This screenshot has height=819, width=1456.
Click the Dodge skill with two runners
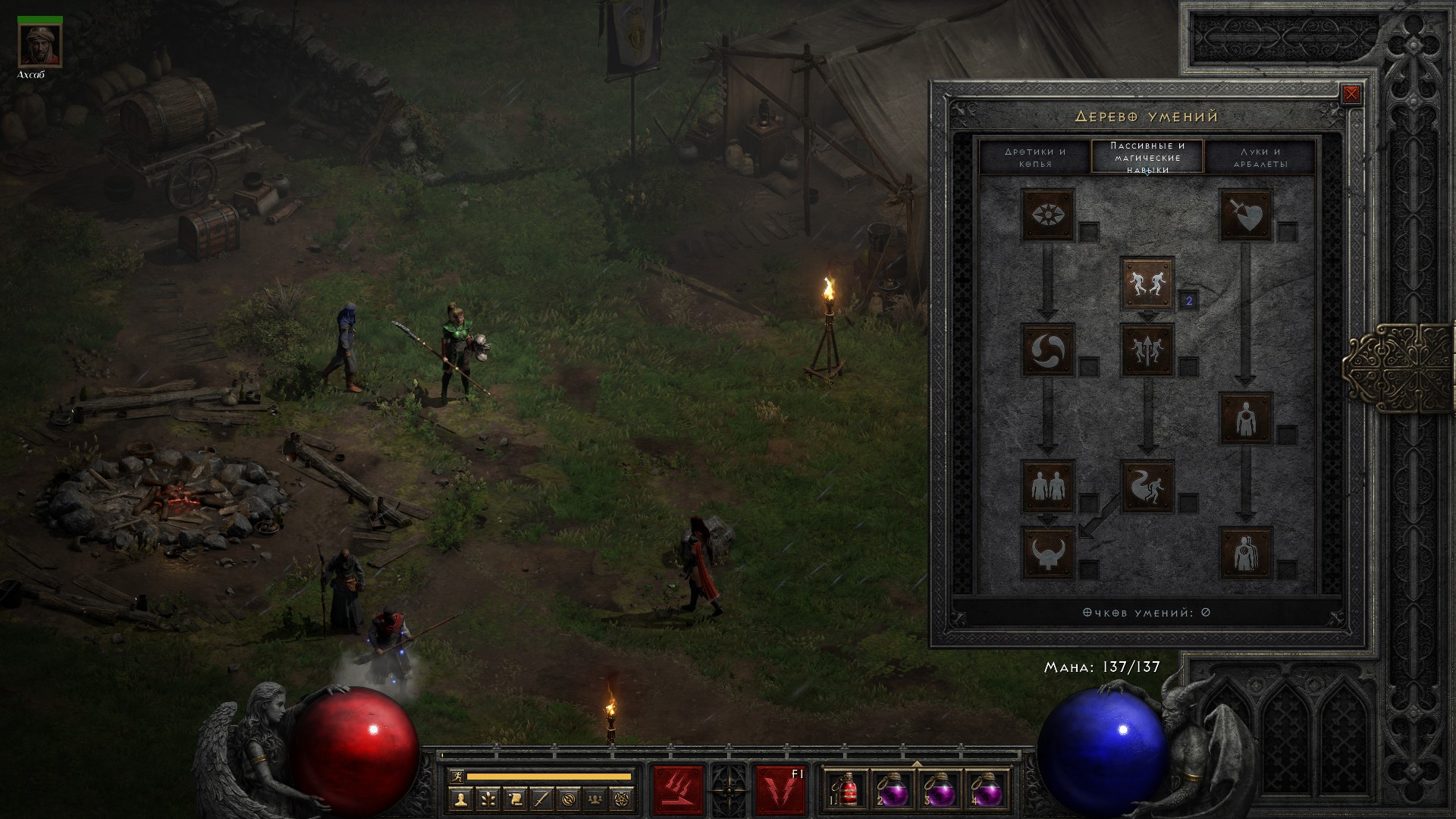tap(1147, 283)
